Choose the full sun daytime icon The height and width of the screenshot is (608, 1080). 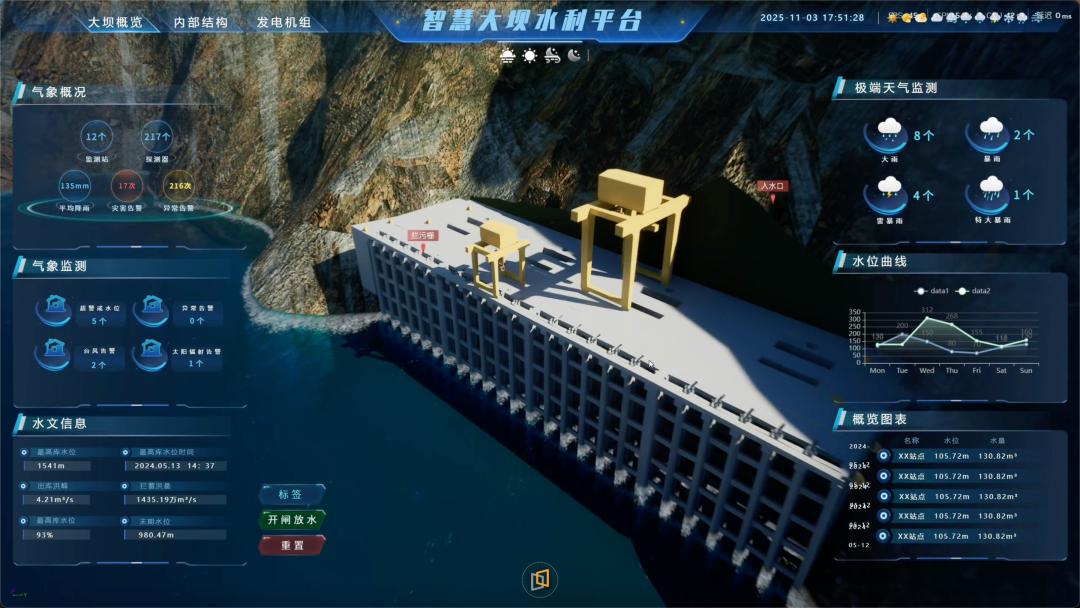coord(529,56)
